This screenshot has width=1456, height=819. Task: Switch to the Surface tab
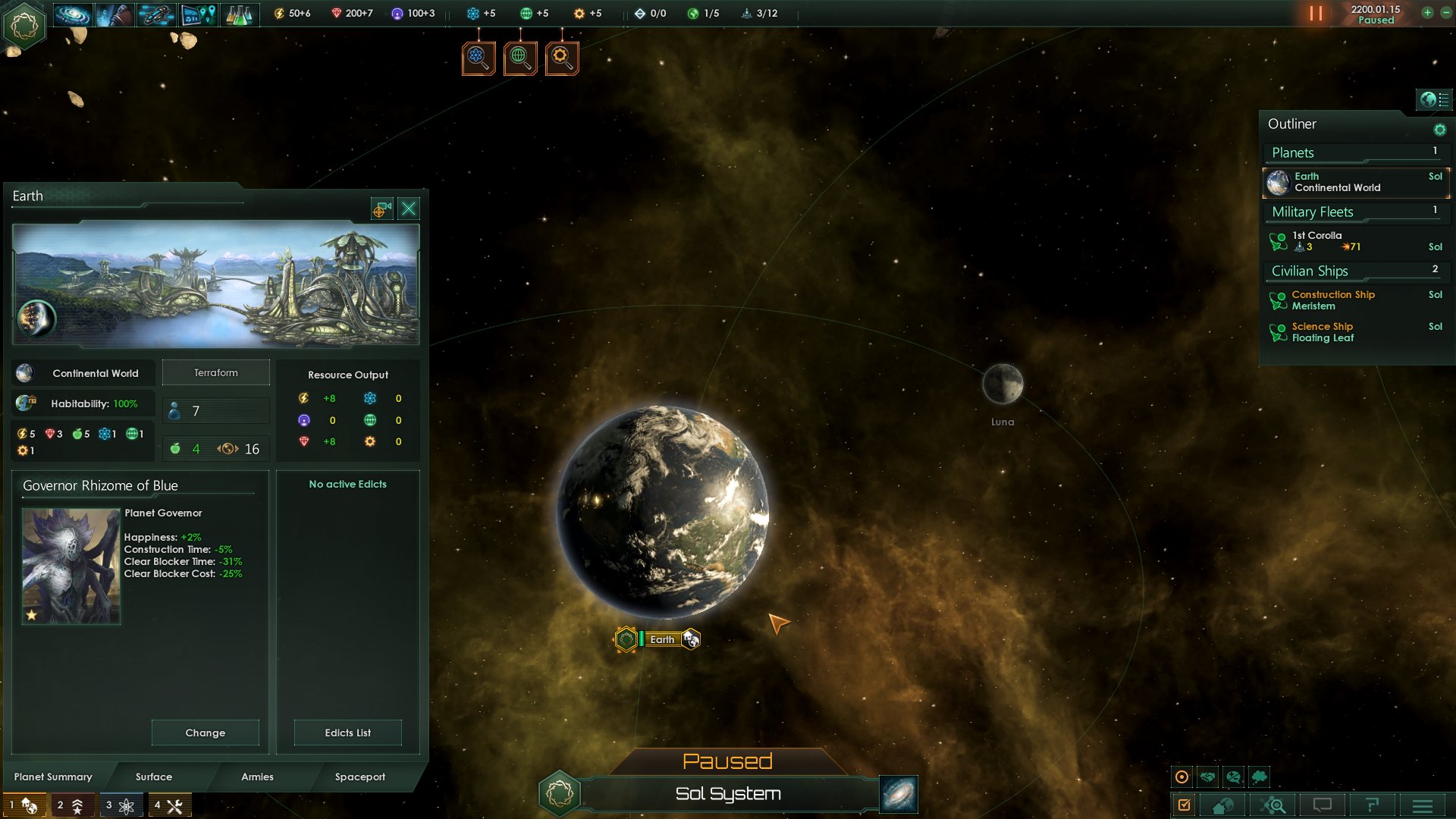tap(154, 777)
